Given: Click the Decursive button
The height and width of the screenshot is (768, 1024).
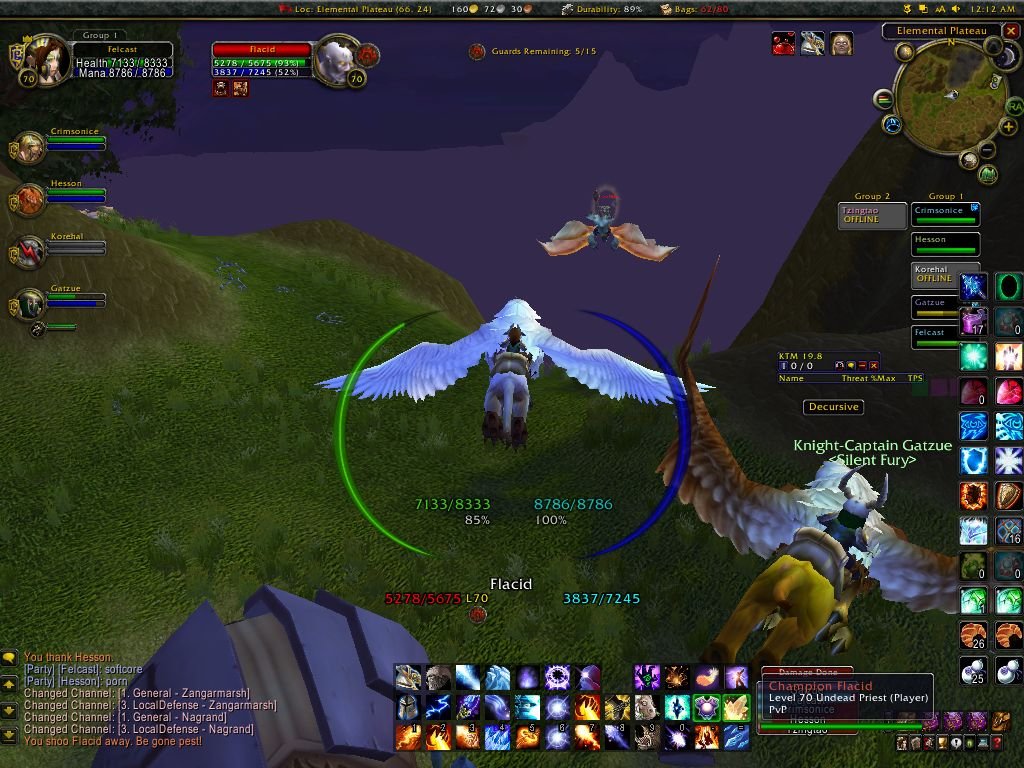Looking at the screenshot, I should click(x=834, y=407).
